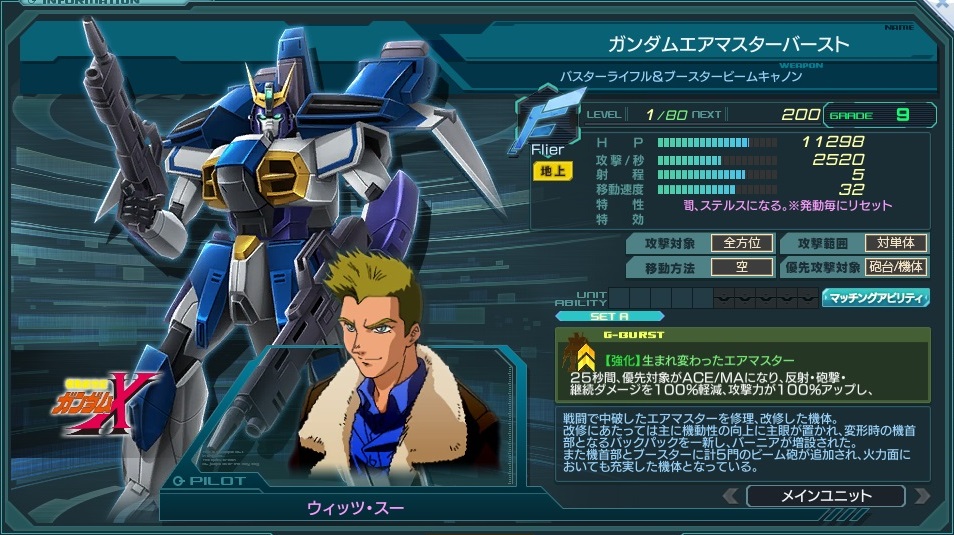The height and width of the screenshot is (535, 954).
Task: Open the マッチングアビリティ panel
Action: (876, 298)
